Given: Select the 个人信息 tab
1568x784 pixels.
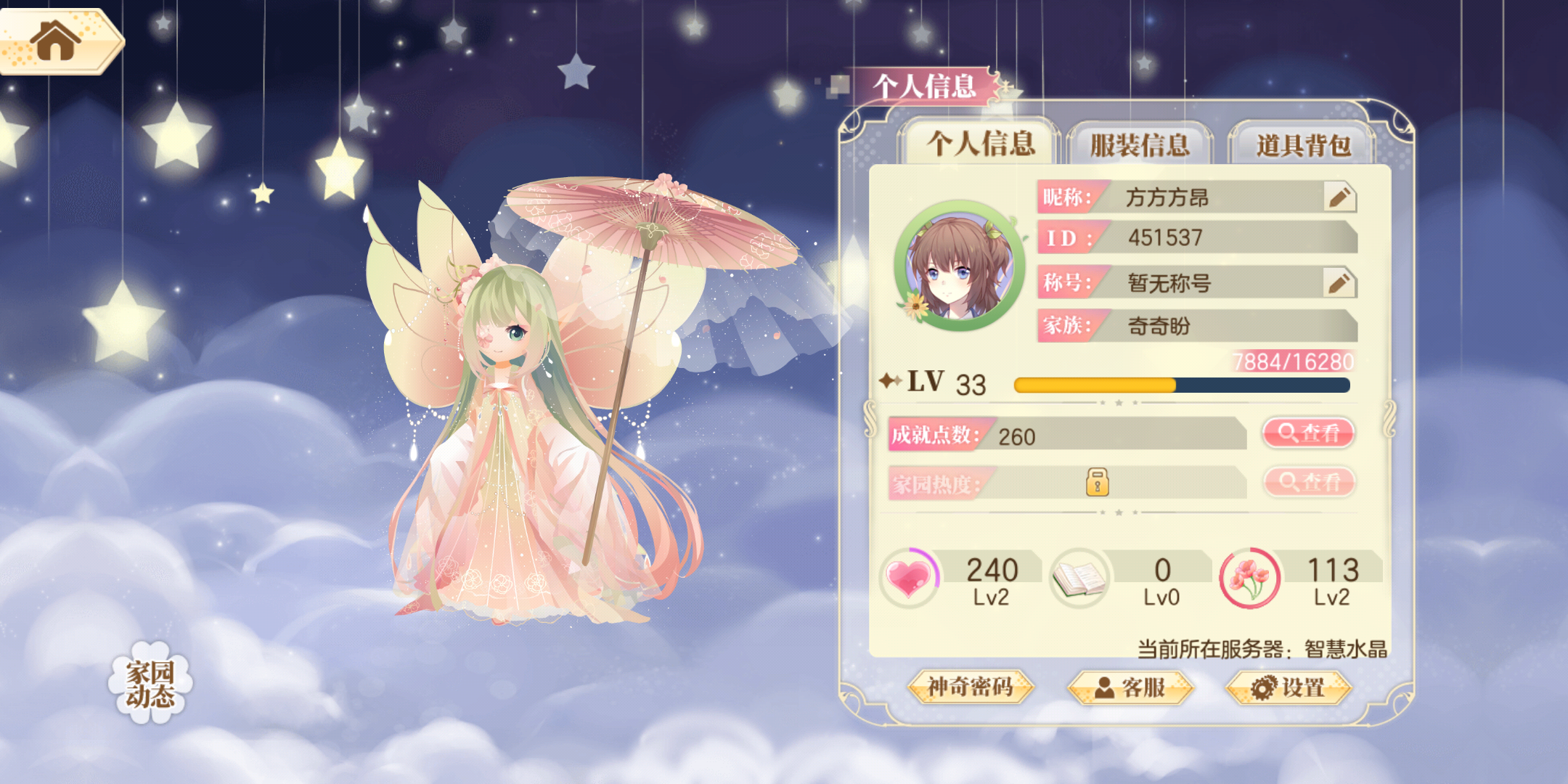Looking at the screenshot, I should point(981,144).
